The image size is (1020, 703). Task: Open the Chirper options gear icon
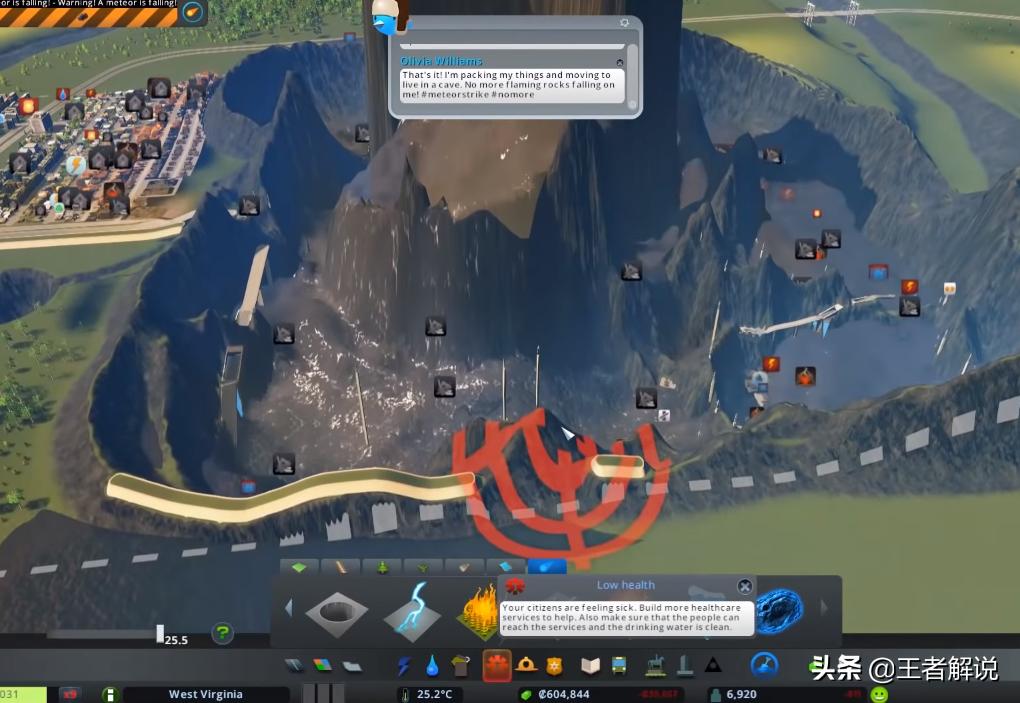(625, 22)
